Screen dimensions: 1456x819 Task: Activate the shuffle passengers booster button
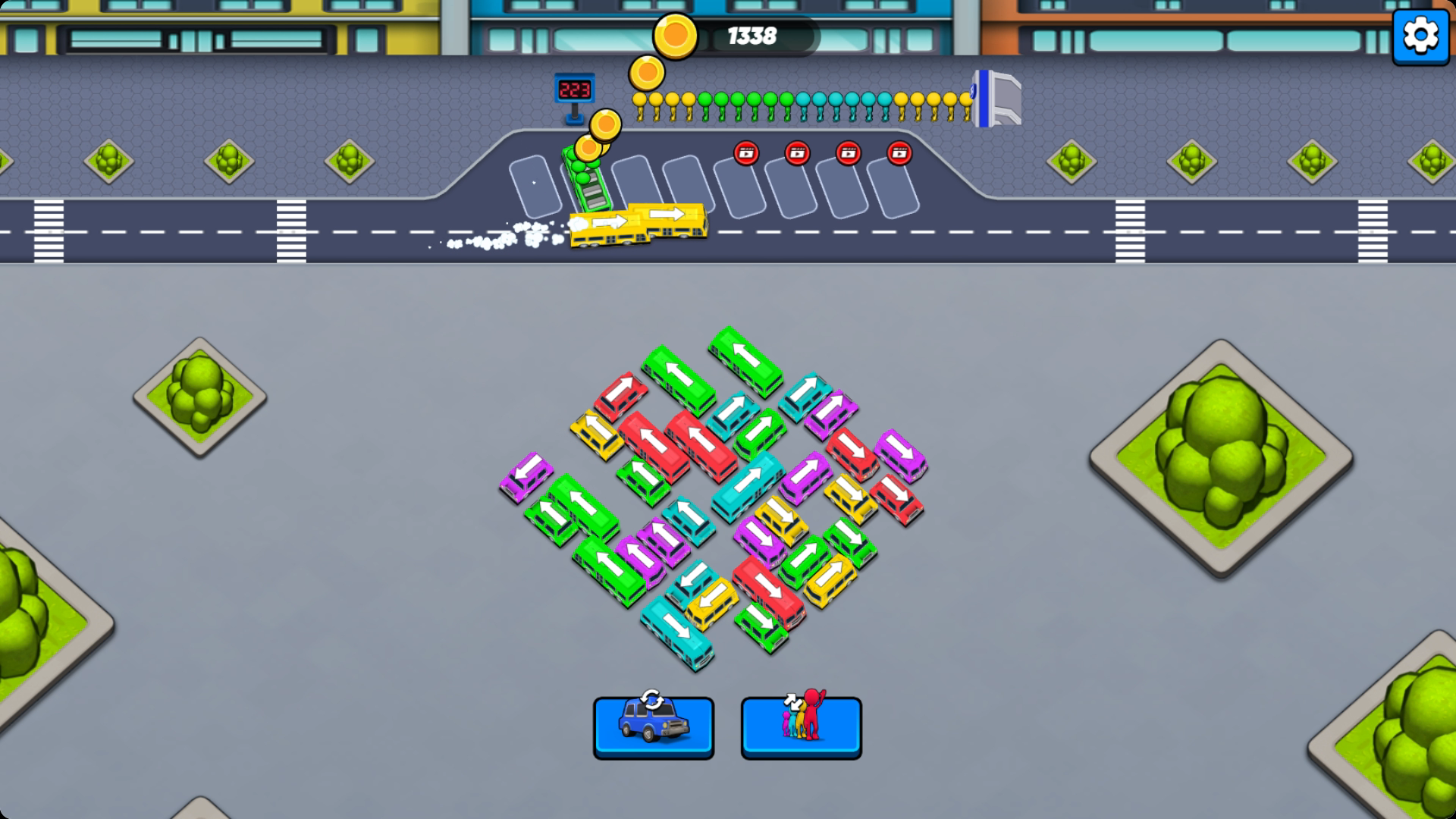[x=801, y=727]
